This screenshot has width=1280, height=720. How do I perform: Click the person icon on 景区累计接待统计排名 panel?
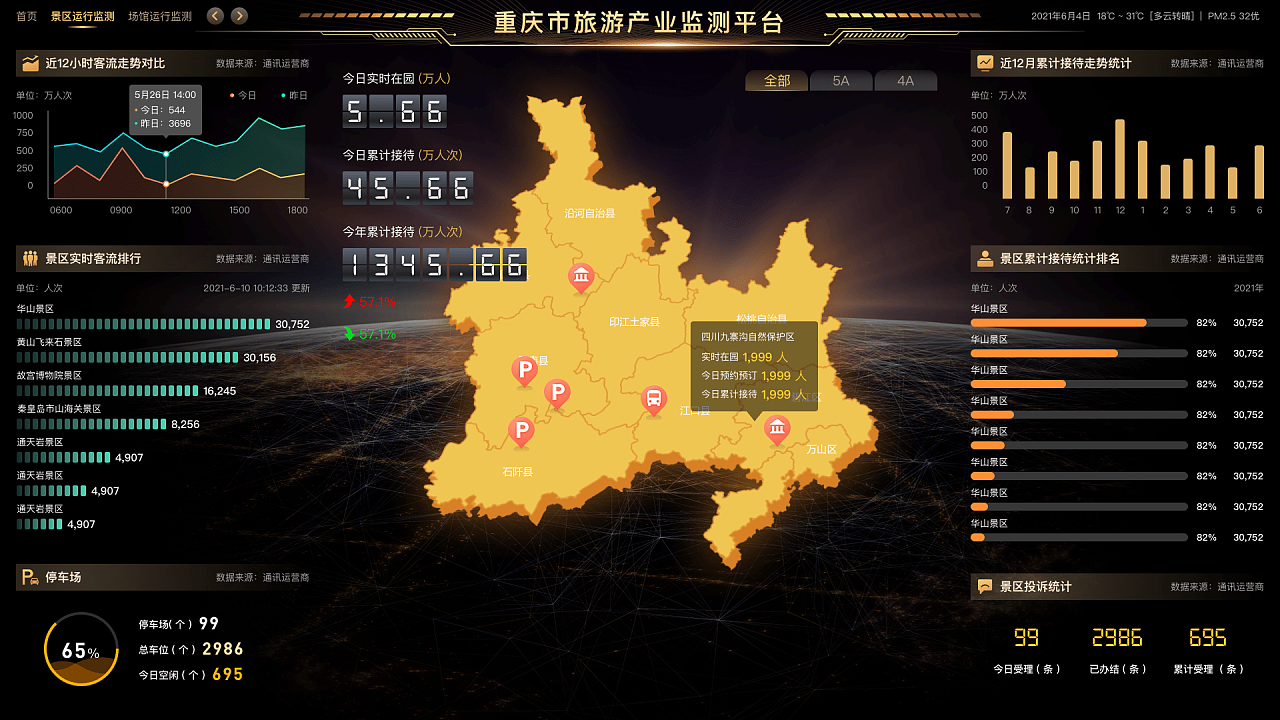click(986, 259)
